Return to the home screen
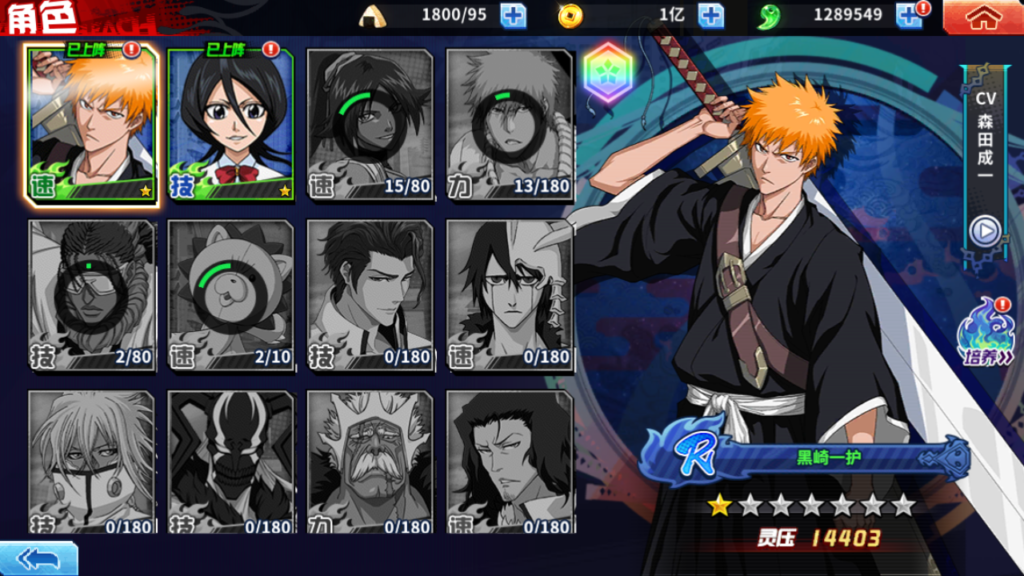This screenshot has width=1024, height=576. click(983, 16)
